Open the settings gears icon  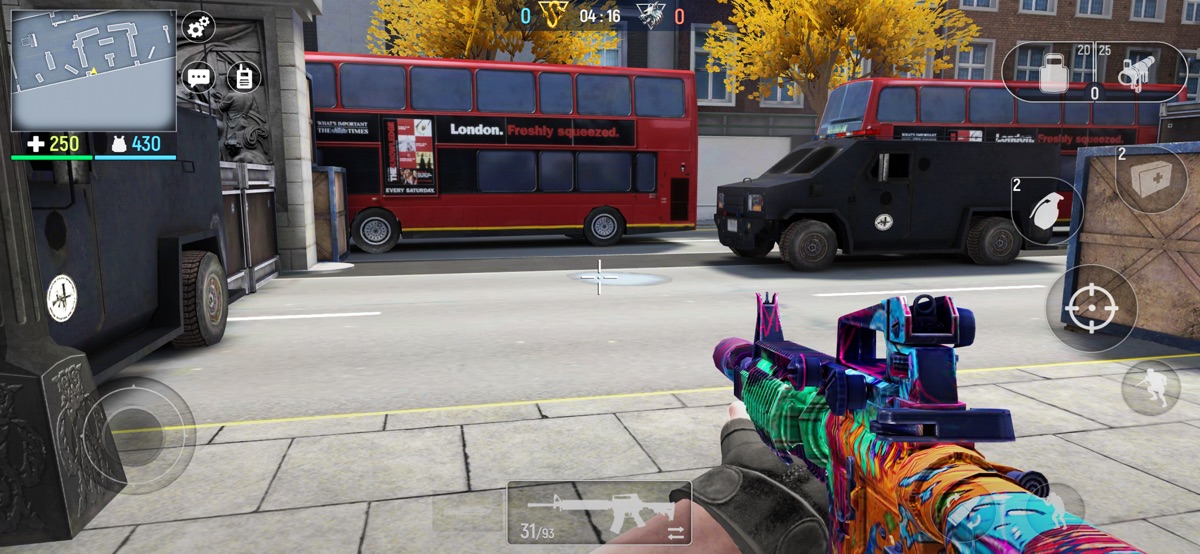[199, 27]
